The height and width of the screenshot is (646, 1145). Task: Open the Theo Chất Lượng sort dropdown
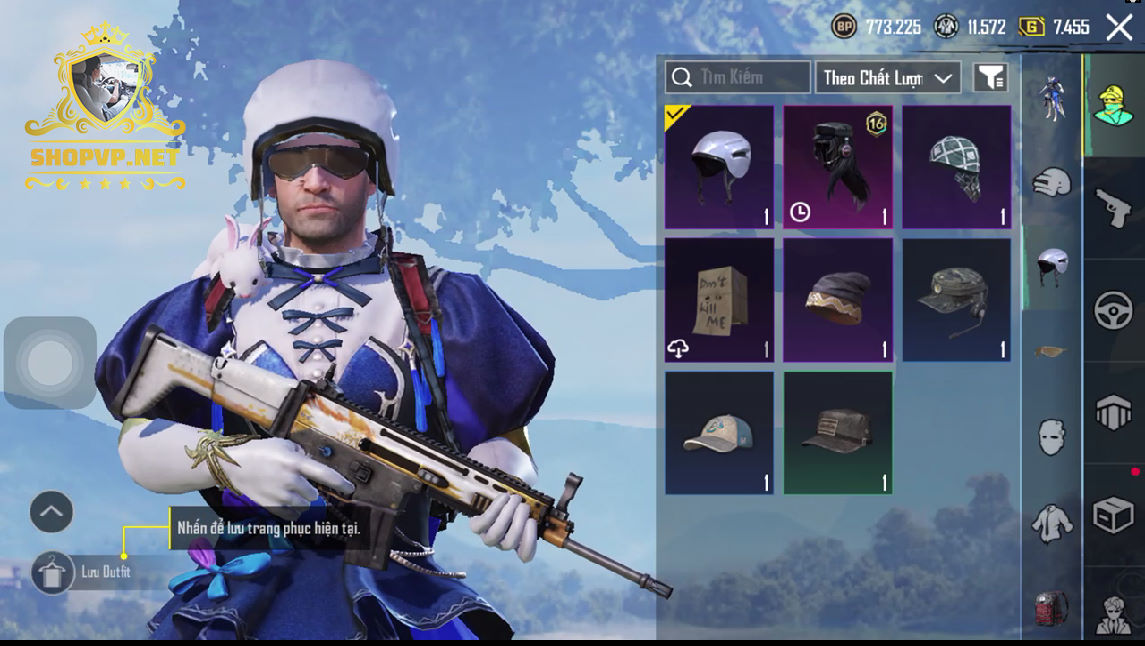click(x=888, y=77)
